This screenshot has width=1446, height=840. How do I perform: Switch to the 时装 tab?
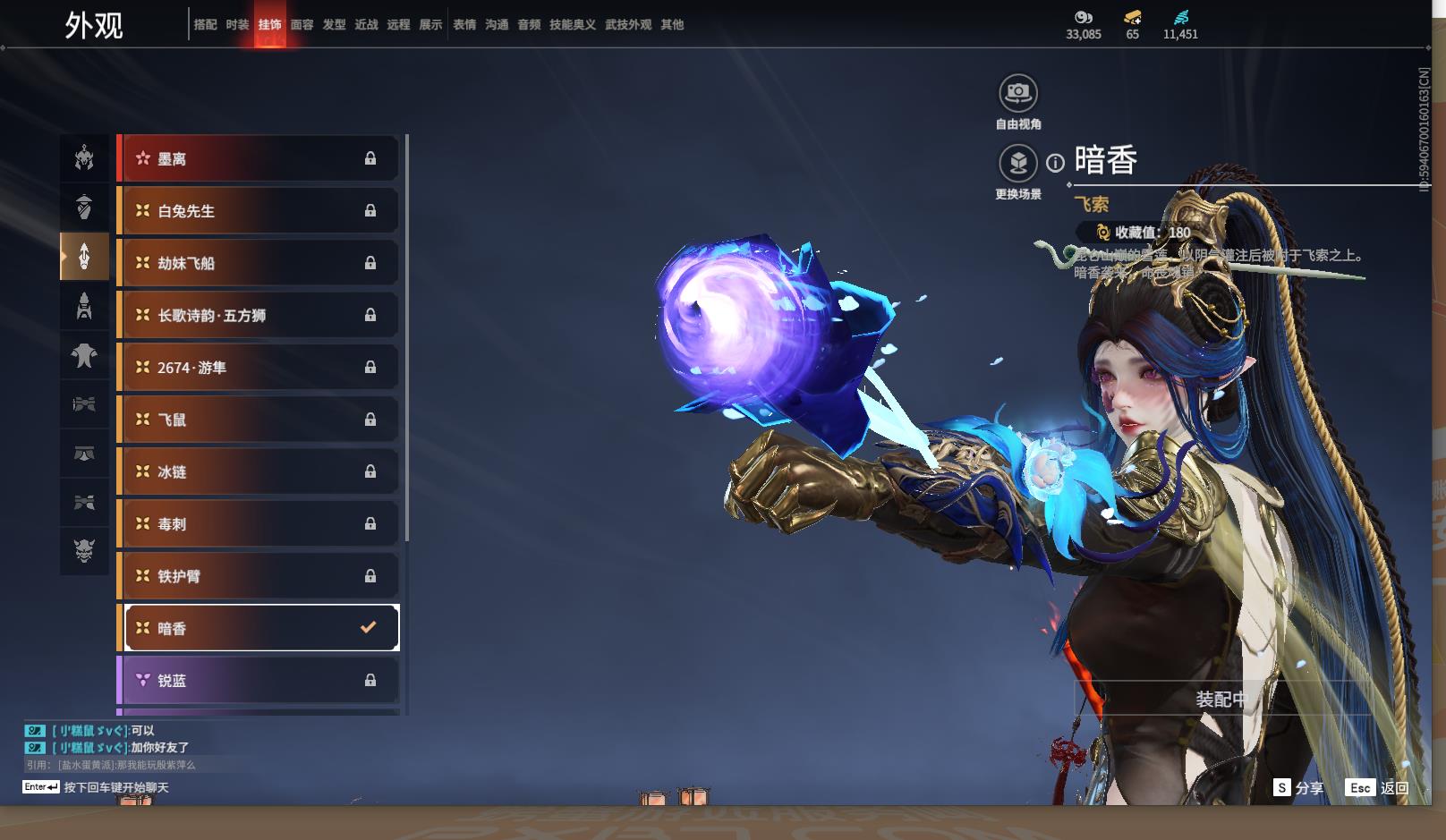tap(237, 25)
